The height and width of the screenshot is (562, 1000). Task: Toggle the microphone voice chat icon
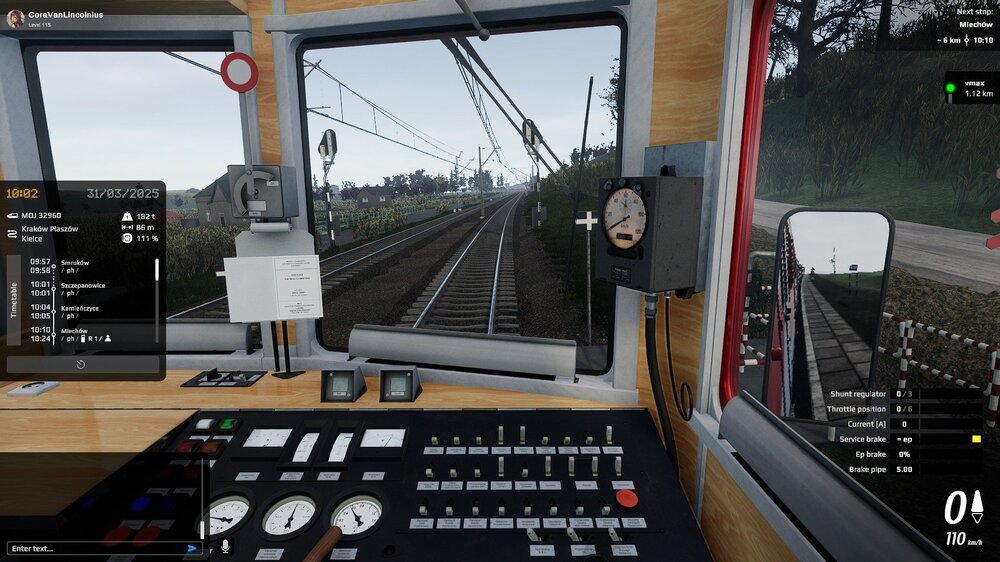(224, 547)
